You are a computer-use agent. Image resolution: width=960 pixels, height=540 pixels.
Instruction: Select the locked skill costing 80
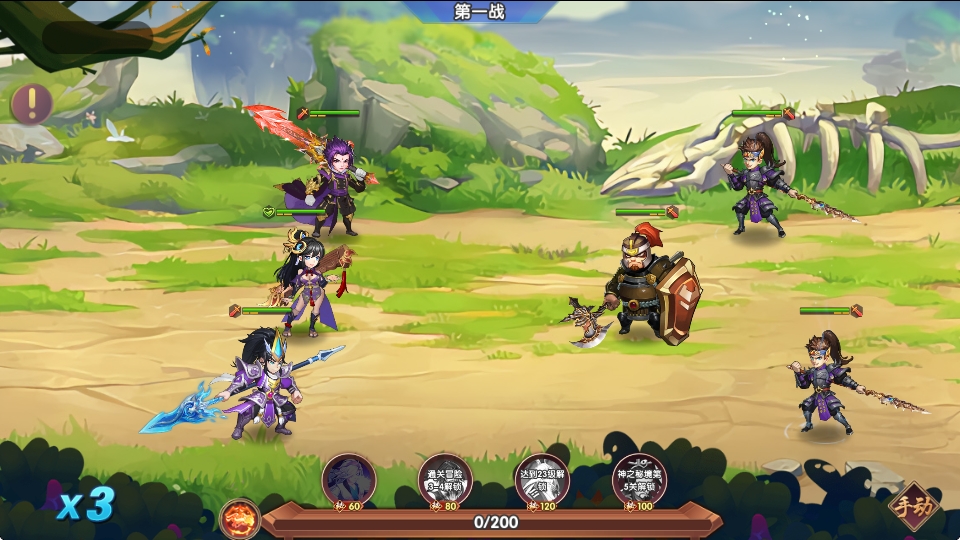[444, 481]
